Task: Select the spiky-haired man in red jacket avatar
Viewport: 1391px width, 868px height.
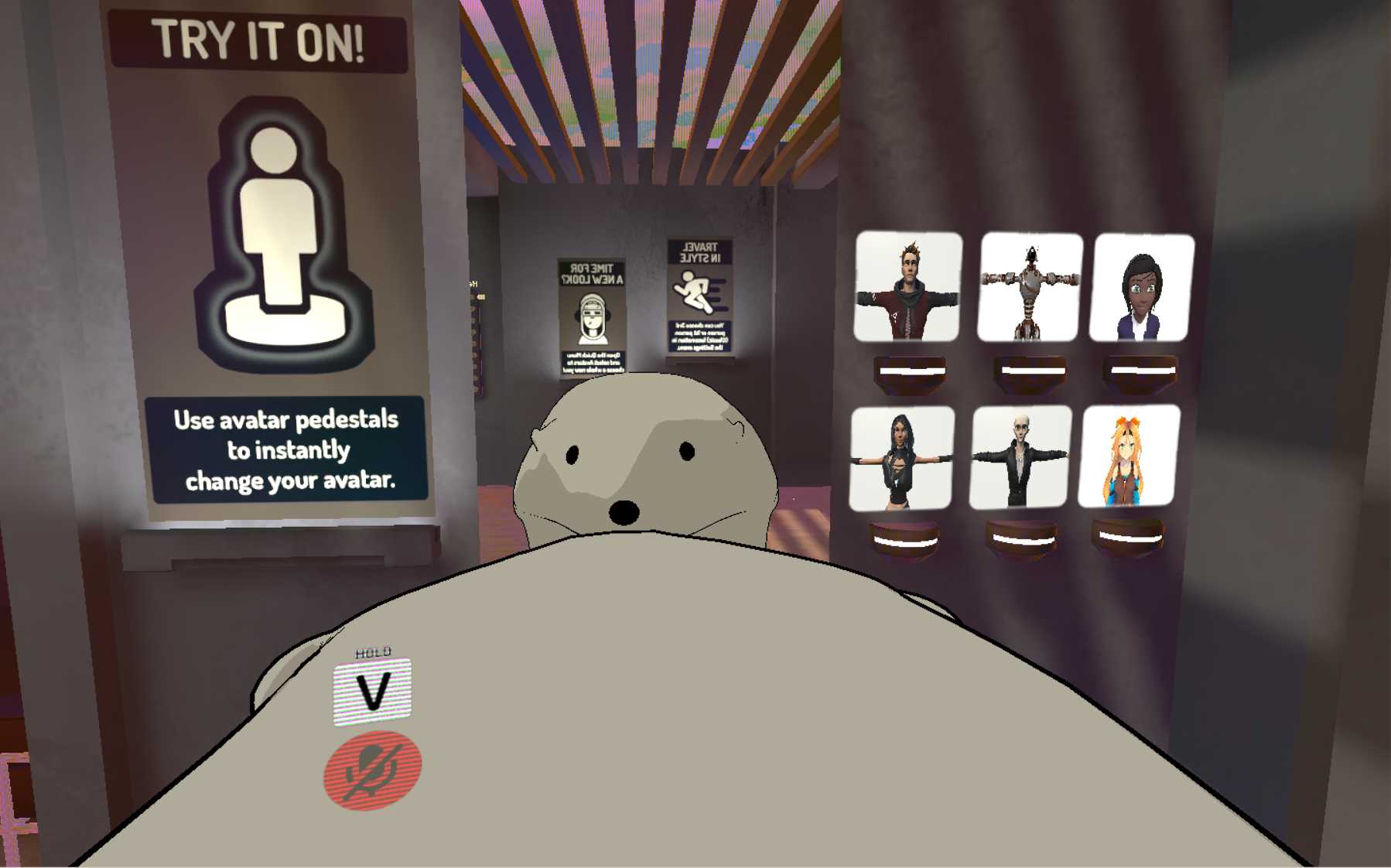Action: (x=907, y=286)
